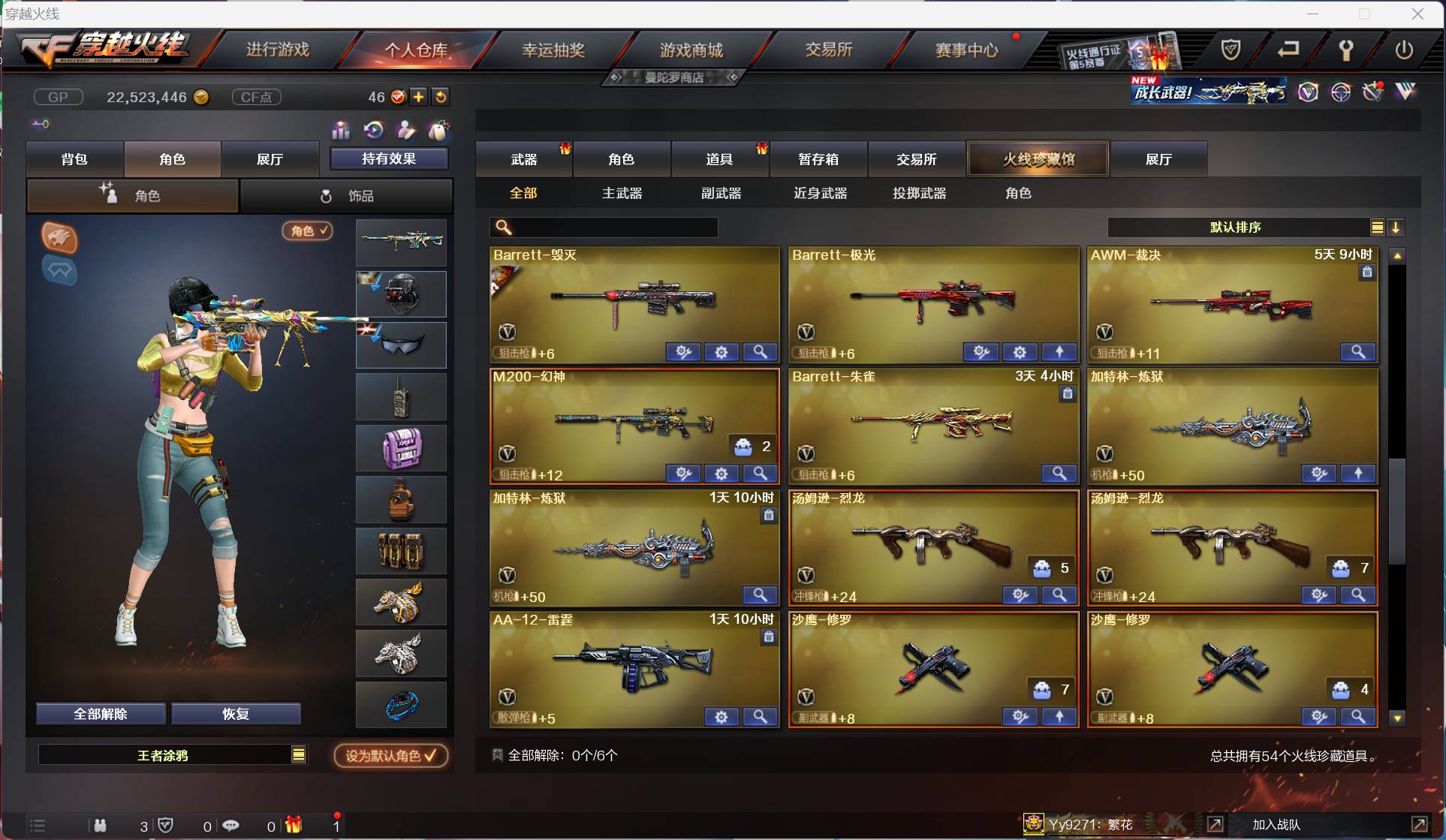
Task: Click the 恢复 restore button
Action: (236, 713)
